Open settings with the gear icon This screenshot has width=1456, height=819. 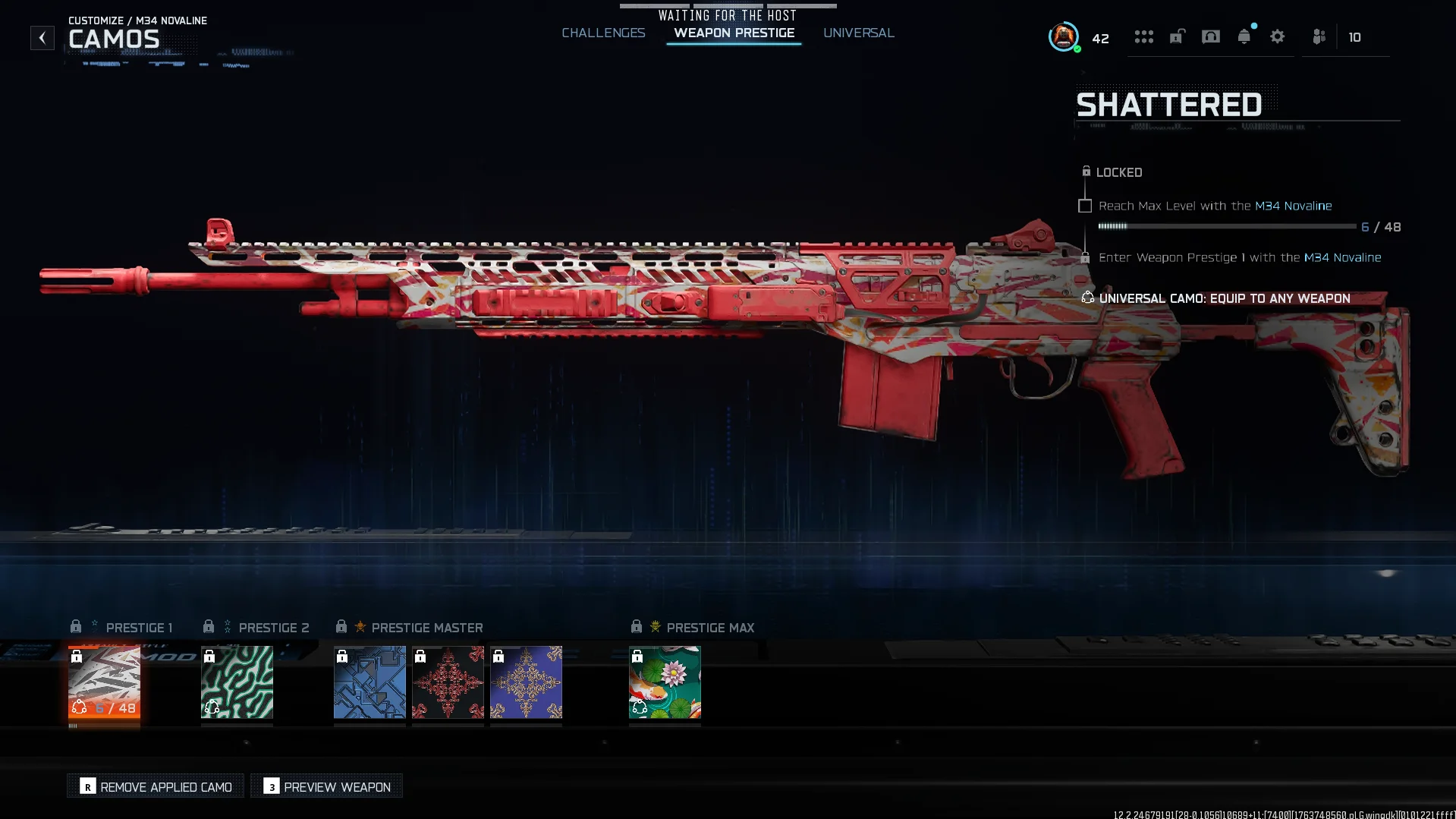point(1277,36)
